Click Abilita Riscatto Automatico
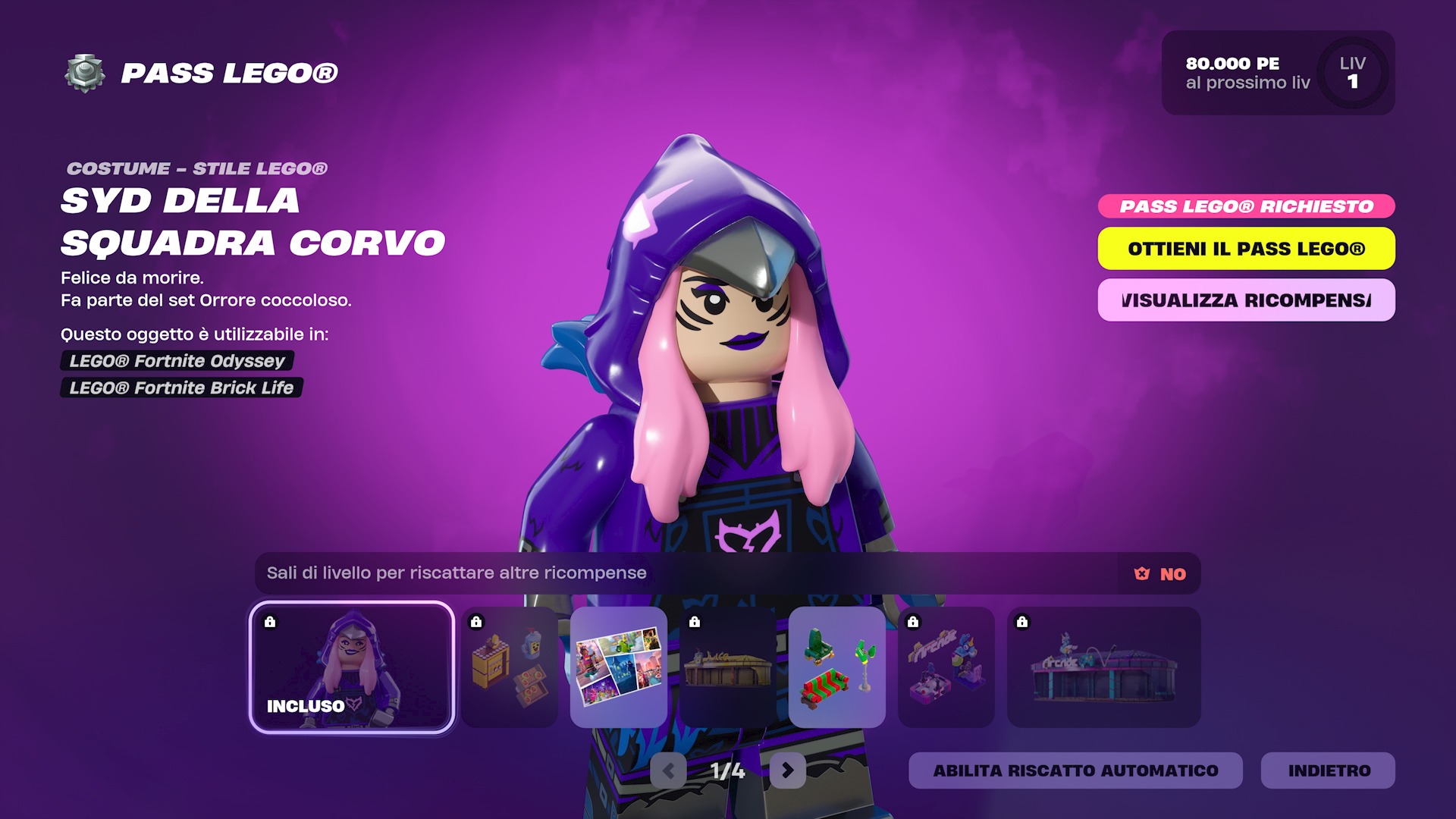The height and width of the screenshot is (819, 1456). pos(1075,770)
